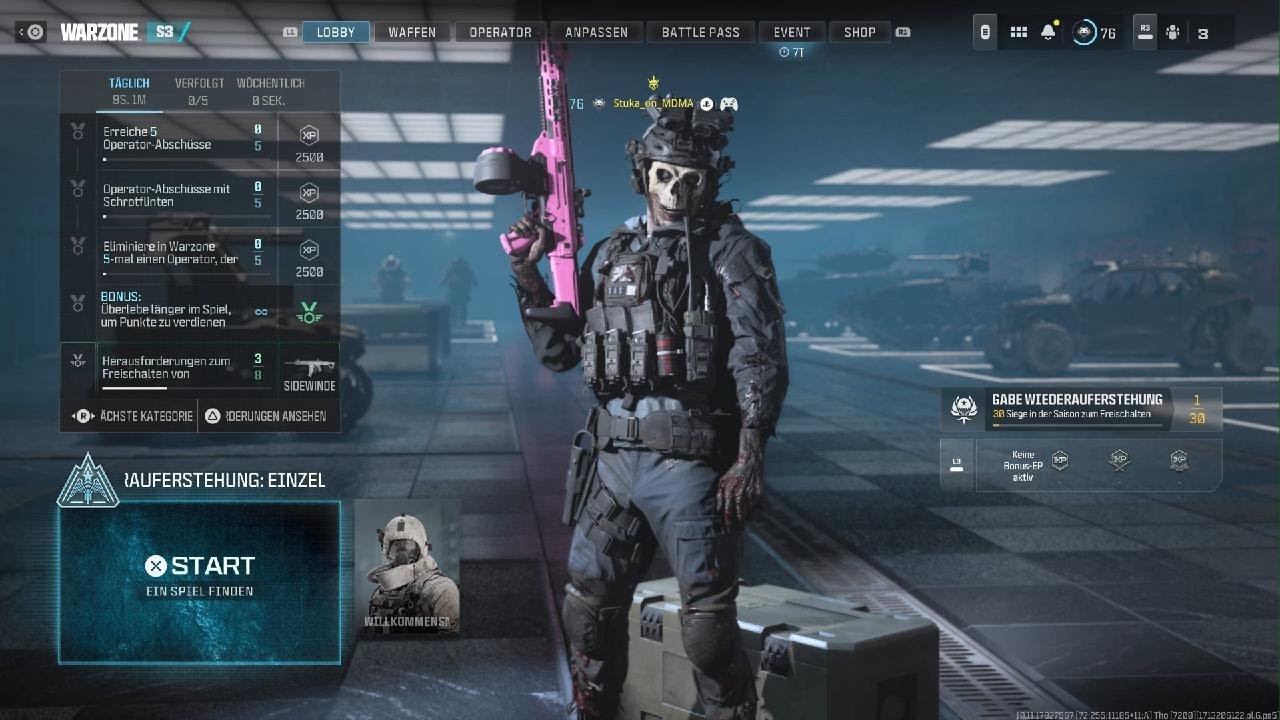Open the Willkommen operator thumbnail
Viewport: 1280px width, 720px height.
coord(407,566)
